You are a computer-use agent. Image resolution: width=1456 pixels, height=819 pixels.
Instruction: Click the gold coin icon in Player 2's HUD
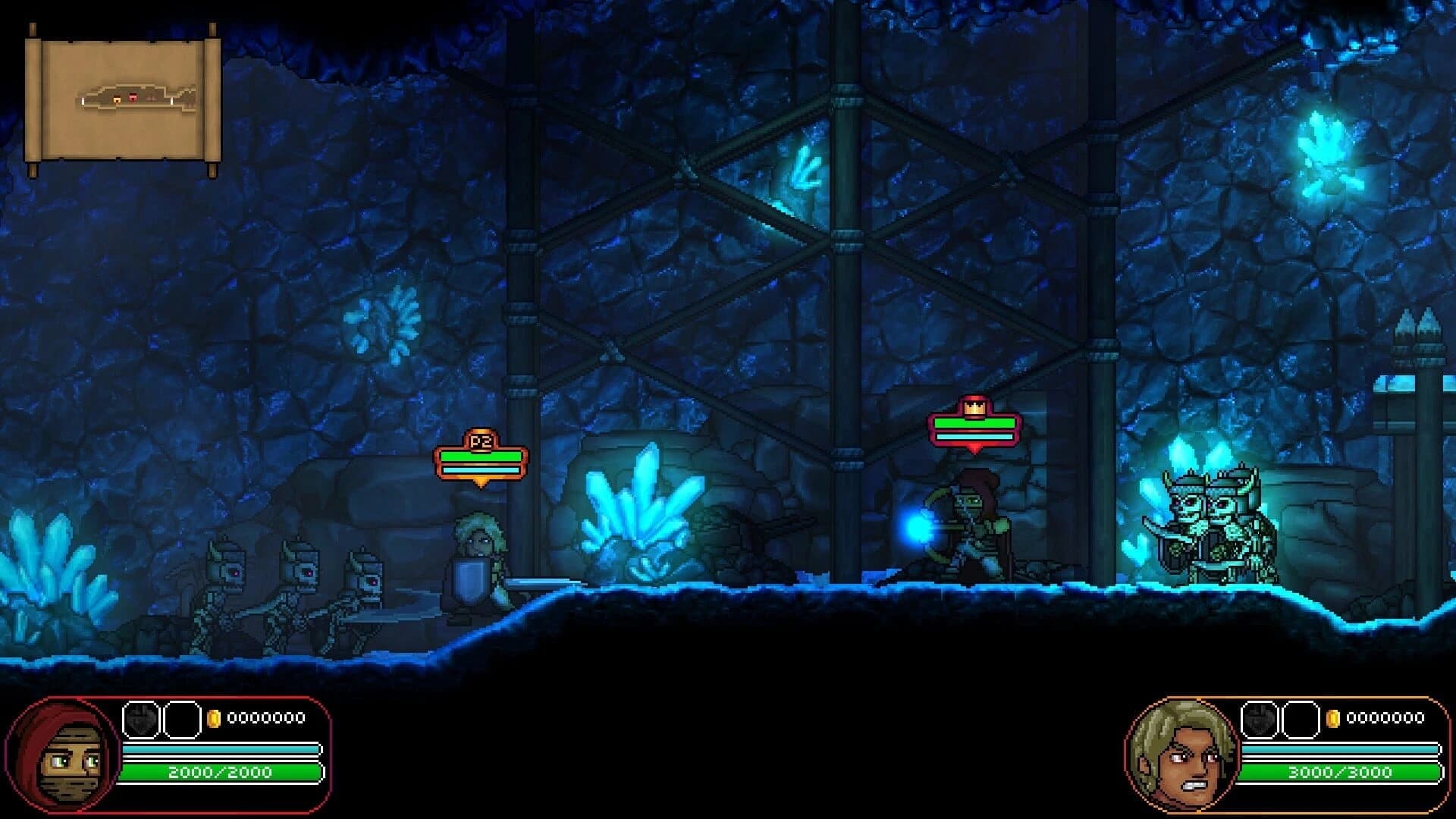click(x=1333, y=719)
